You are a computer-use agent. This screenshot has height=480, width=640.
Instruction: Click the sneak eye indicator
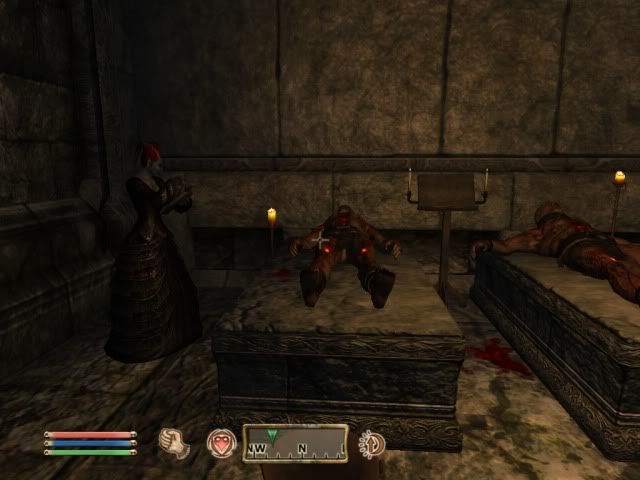(x=372, y=443)
